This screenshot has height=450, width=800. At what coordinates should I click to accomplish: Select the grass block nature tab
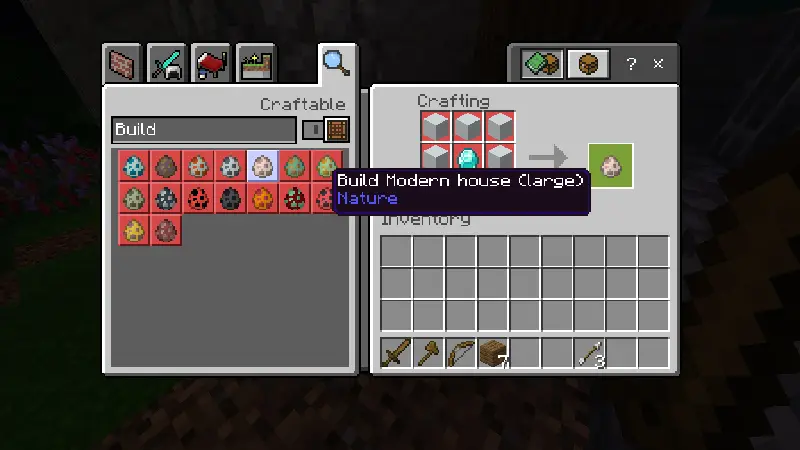click(254, 65)
